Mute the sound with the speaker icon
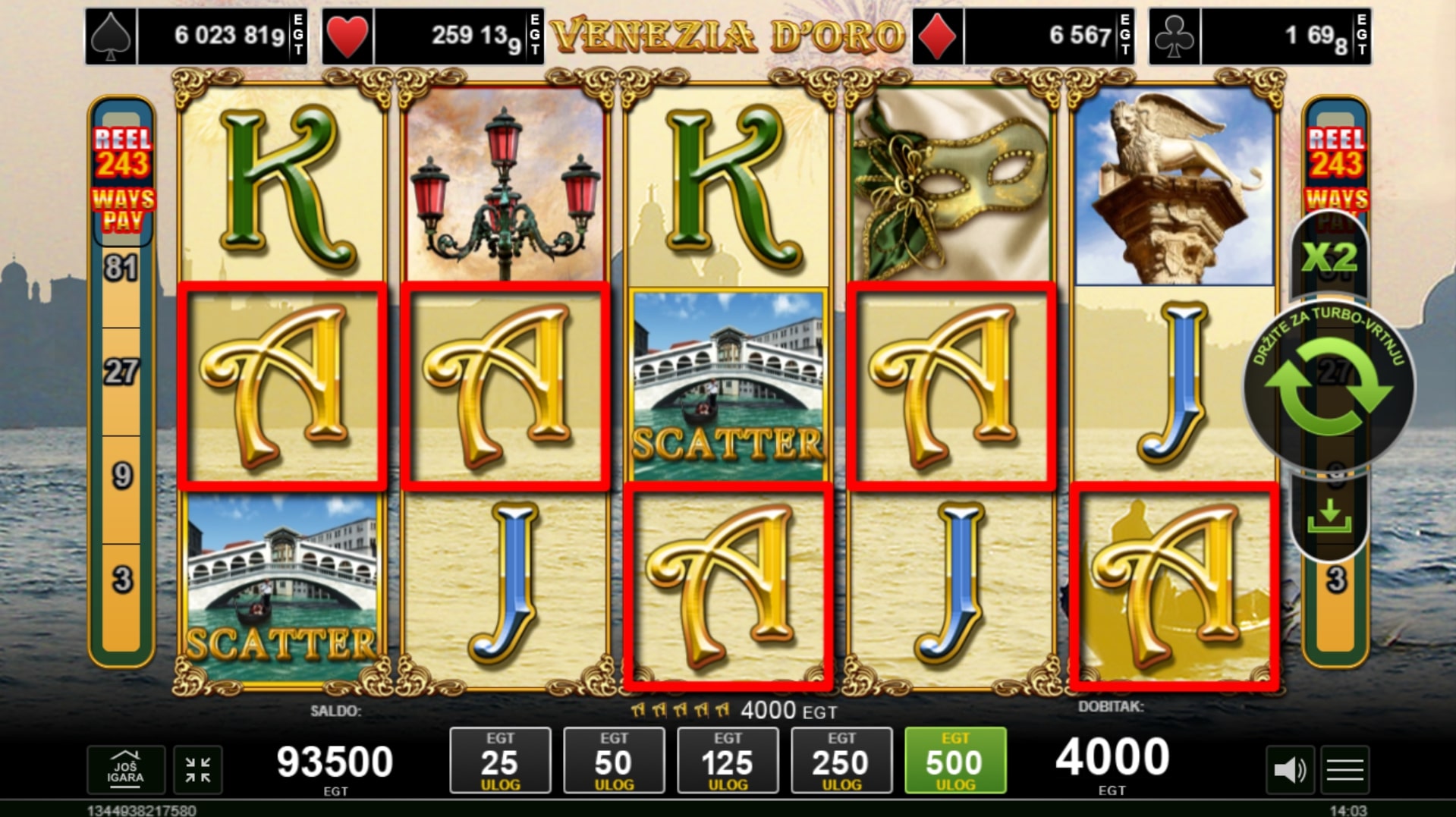This screenshot has height=817, width=1456. tap(1289, 770)
